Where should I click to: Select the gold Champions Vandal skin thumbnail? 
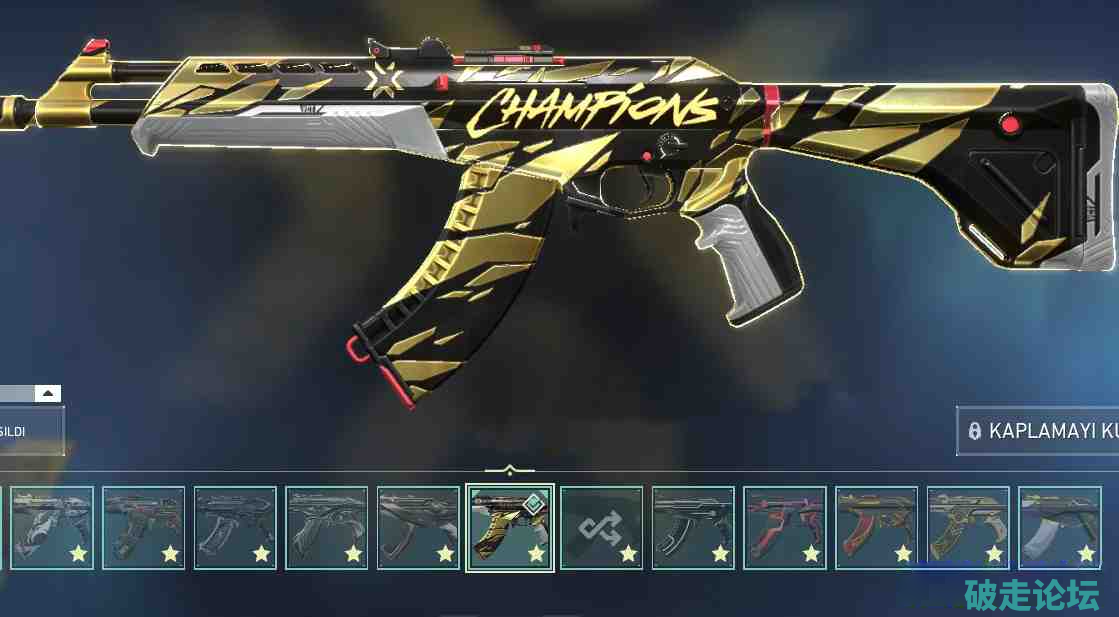point(510,528)
